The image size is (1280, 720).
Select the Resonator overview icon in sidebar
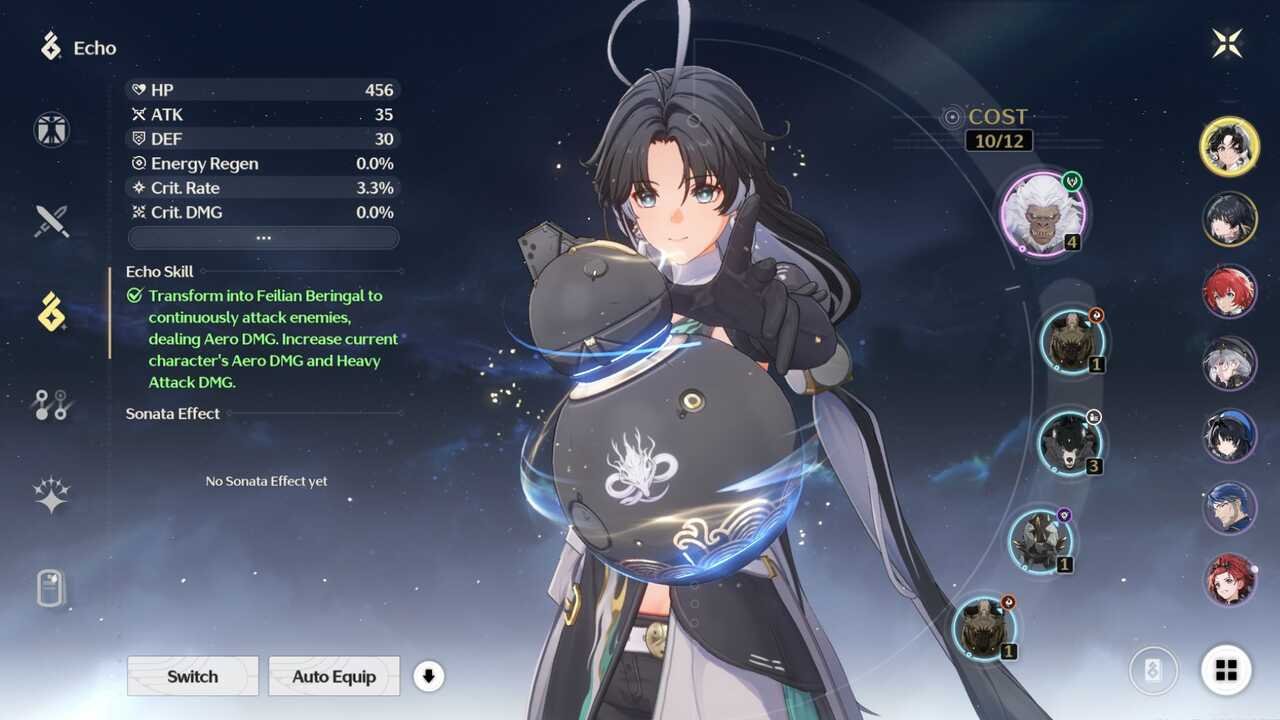pos(50,129)
